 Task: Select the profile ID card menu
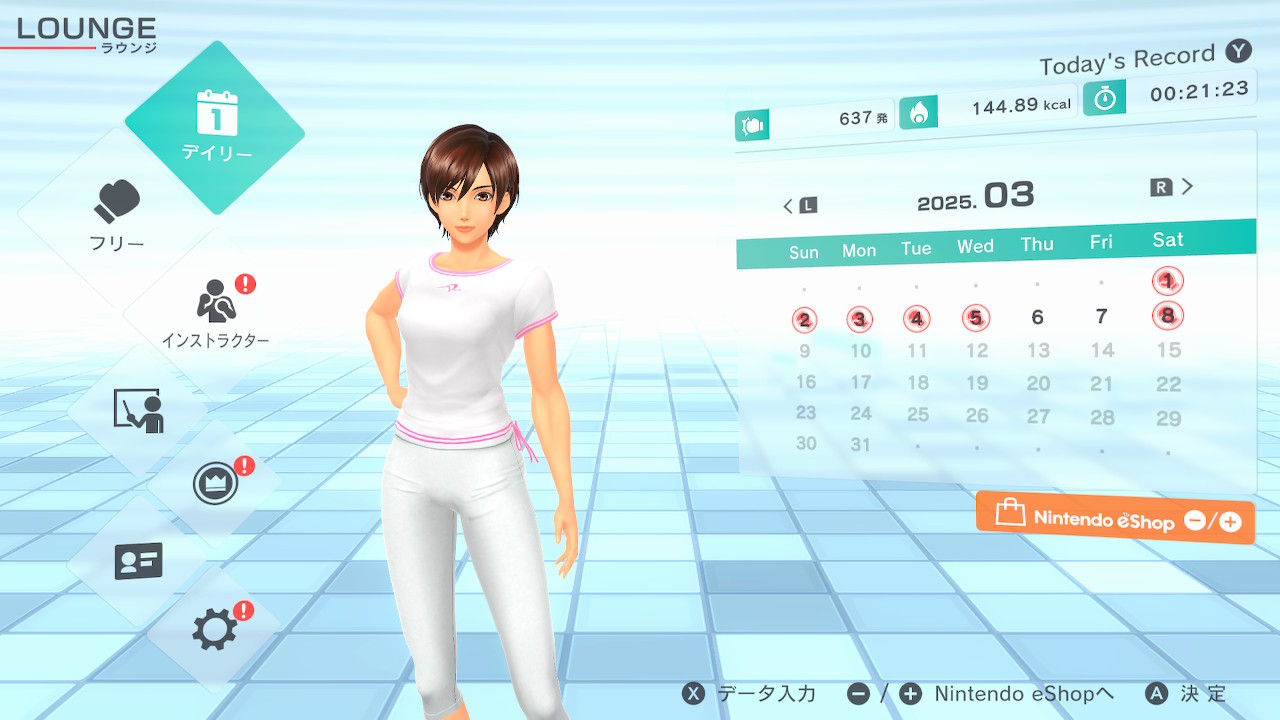[x=138, y=561]
